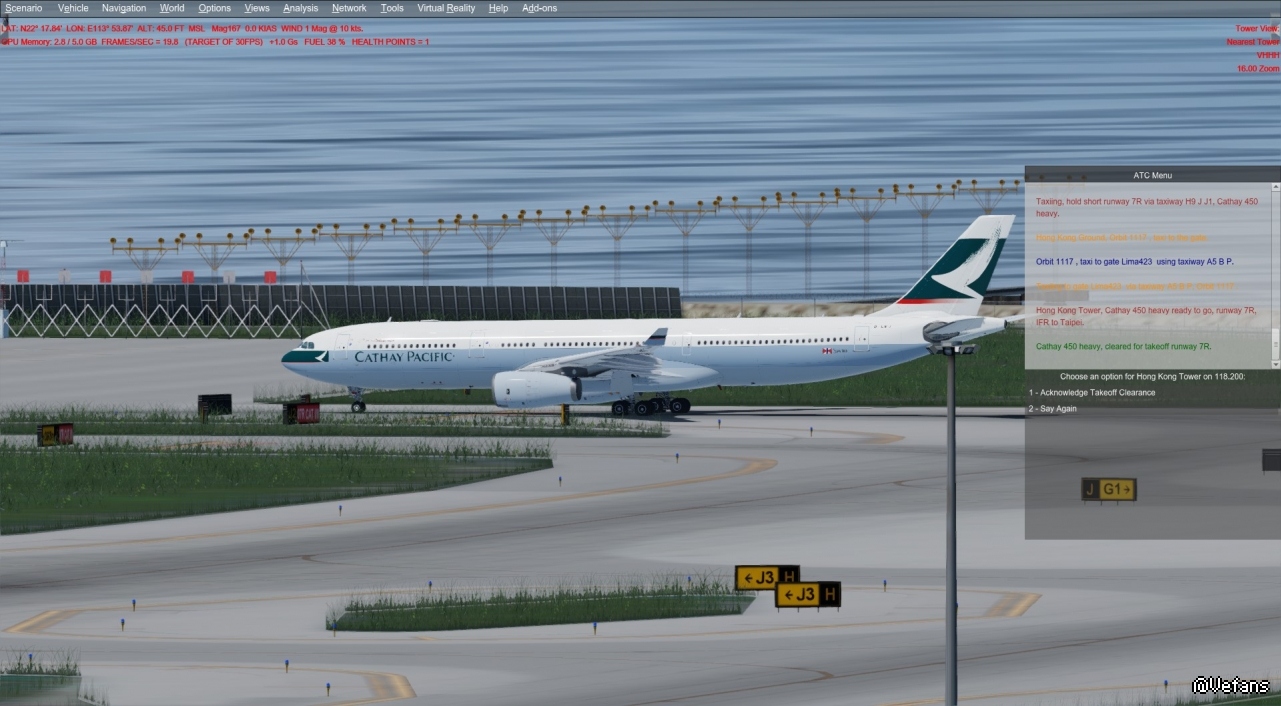Open the World menu
Image resolution: width=1281 pixels, height=706 pixels.
[x=172, y=8]
